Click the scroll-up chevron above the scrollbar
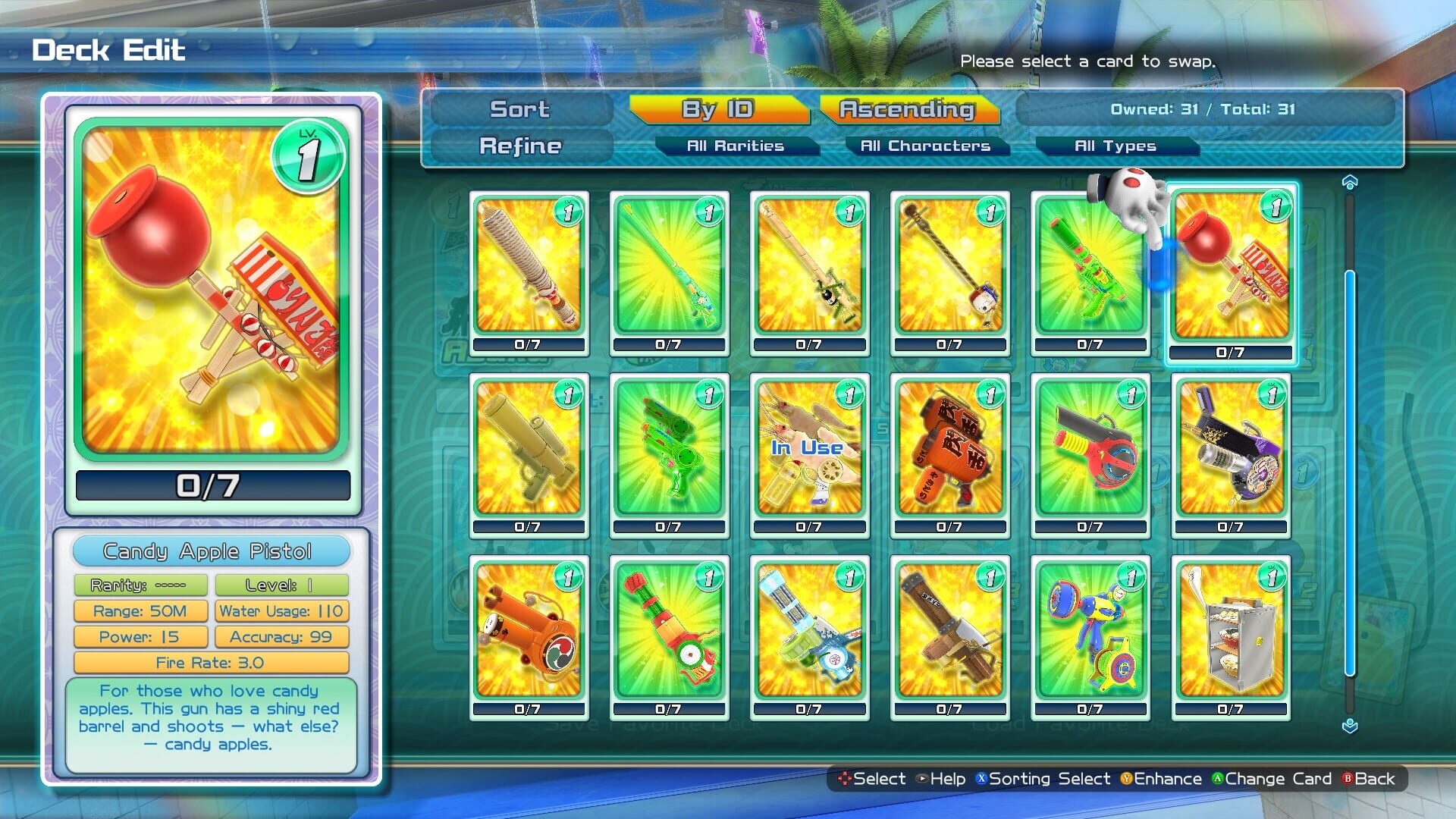This screenshot has height=819, width=1456. pyautogui.click(x=1349, y=180)
